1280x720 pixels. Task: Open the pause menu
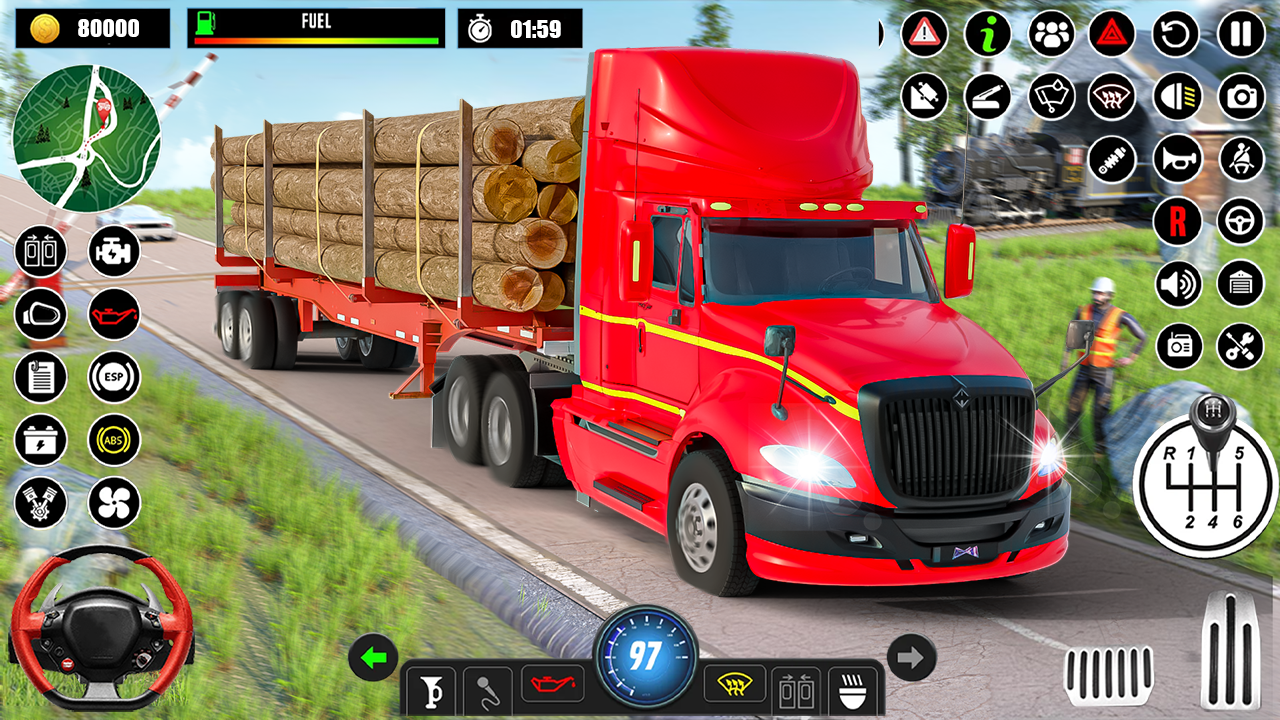[1239, 32]
